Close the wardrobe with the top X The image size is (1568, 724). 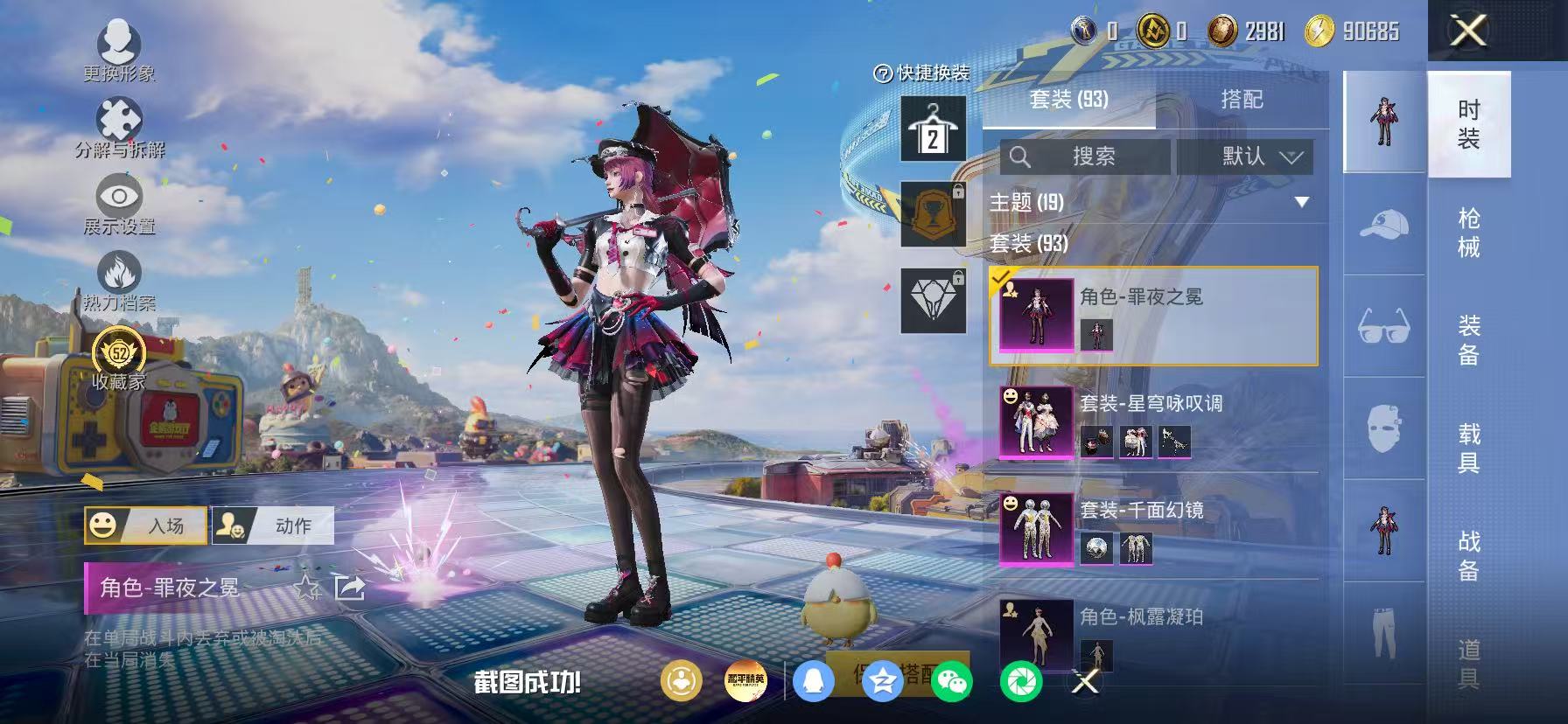[1468, 31]
